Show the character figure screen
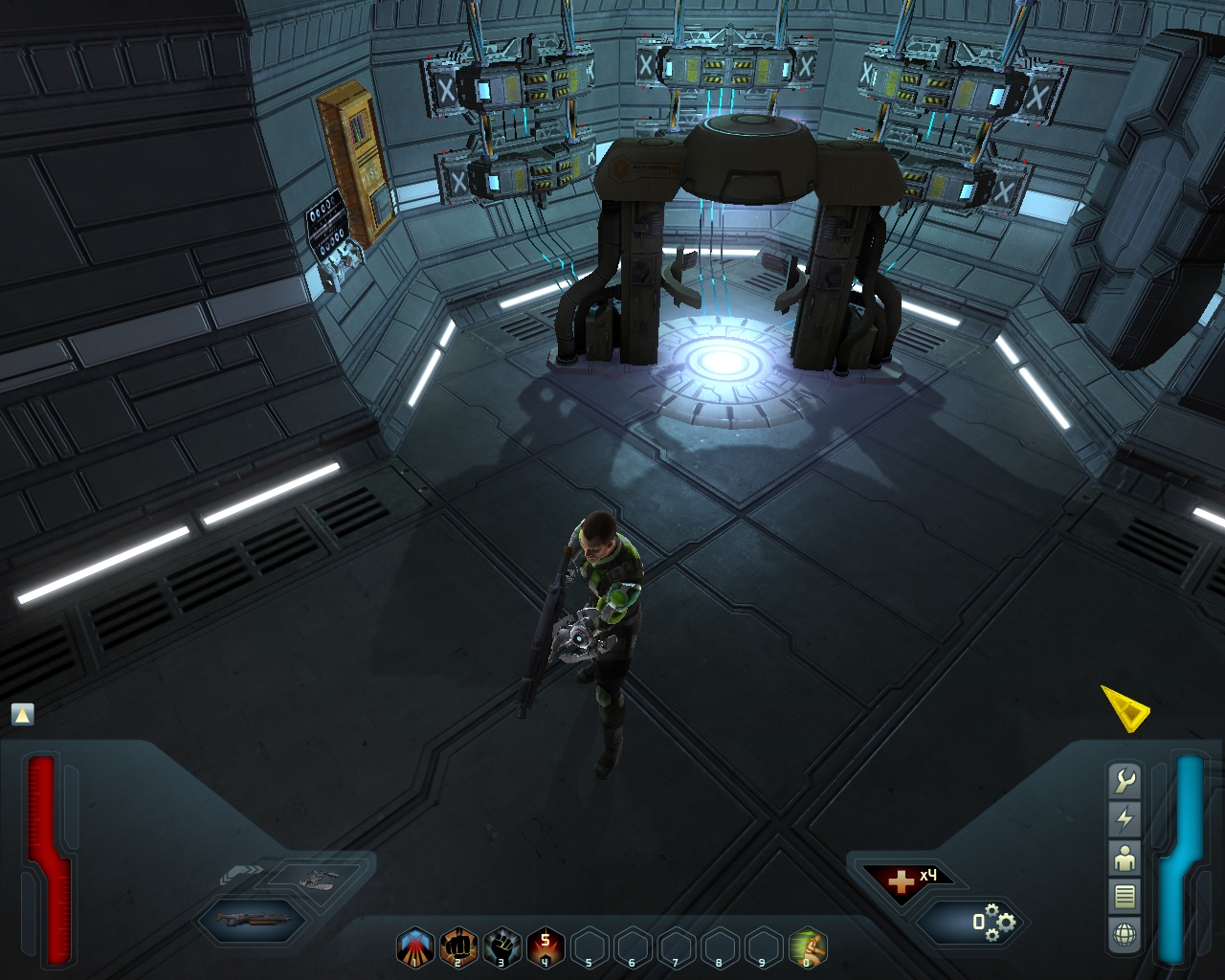The width and height of the screenshot is (1225, 980). [1125, 857]
